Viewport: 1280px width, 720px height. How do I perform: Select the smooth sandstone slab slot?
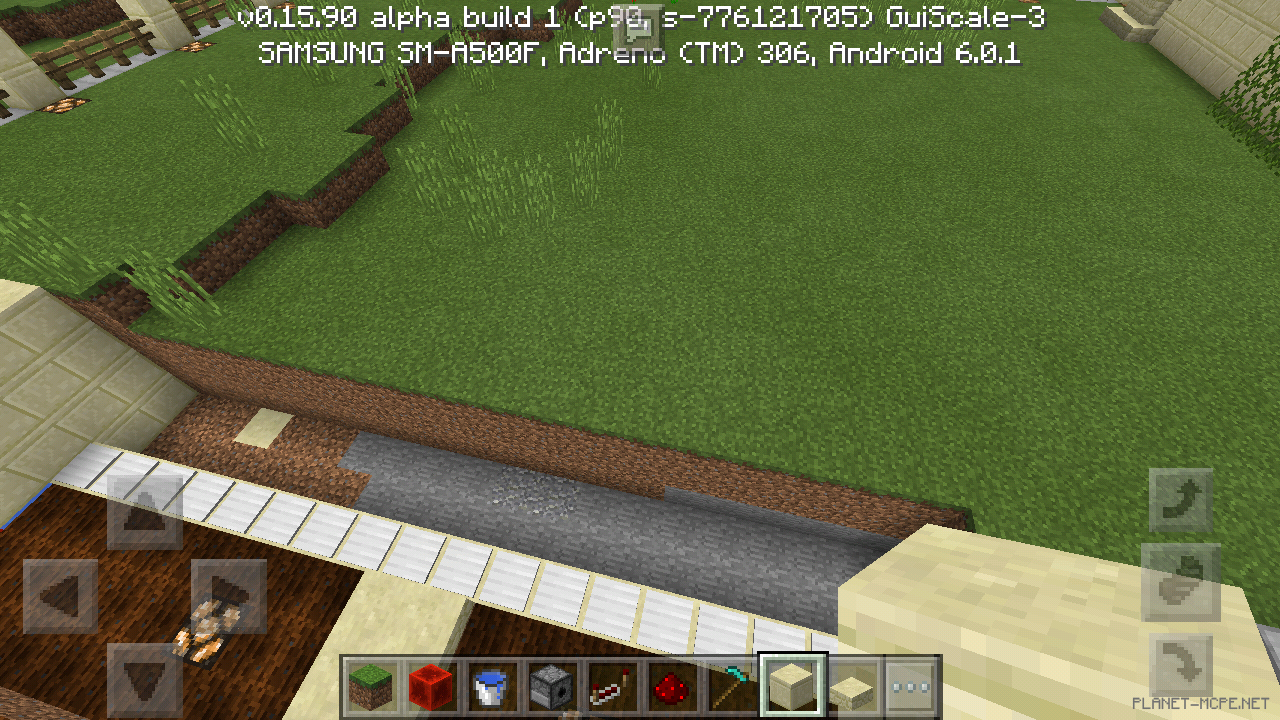852,685
